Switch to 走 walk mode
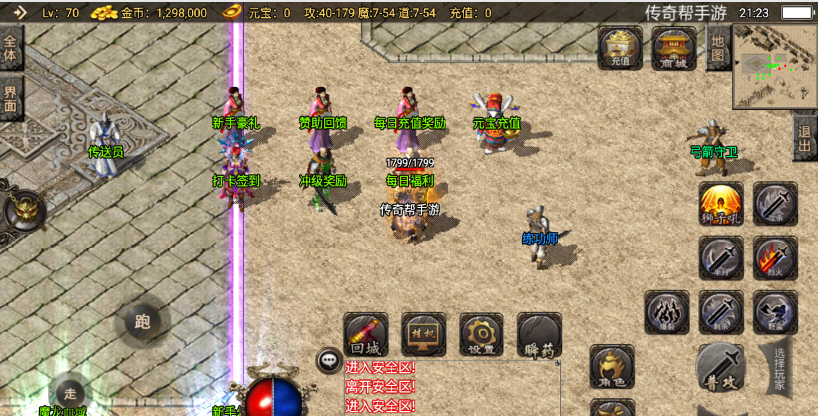Screen dimensions: 818x416 coord(68,392)
